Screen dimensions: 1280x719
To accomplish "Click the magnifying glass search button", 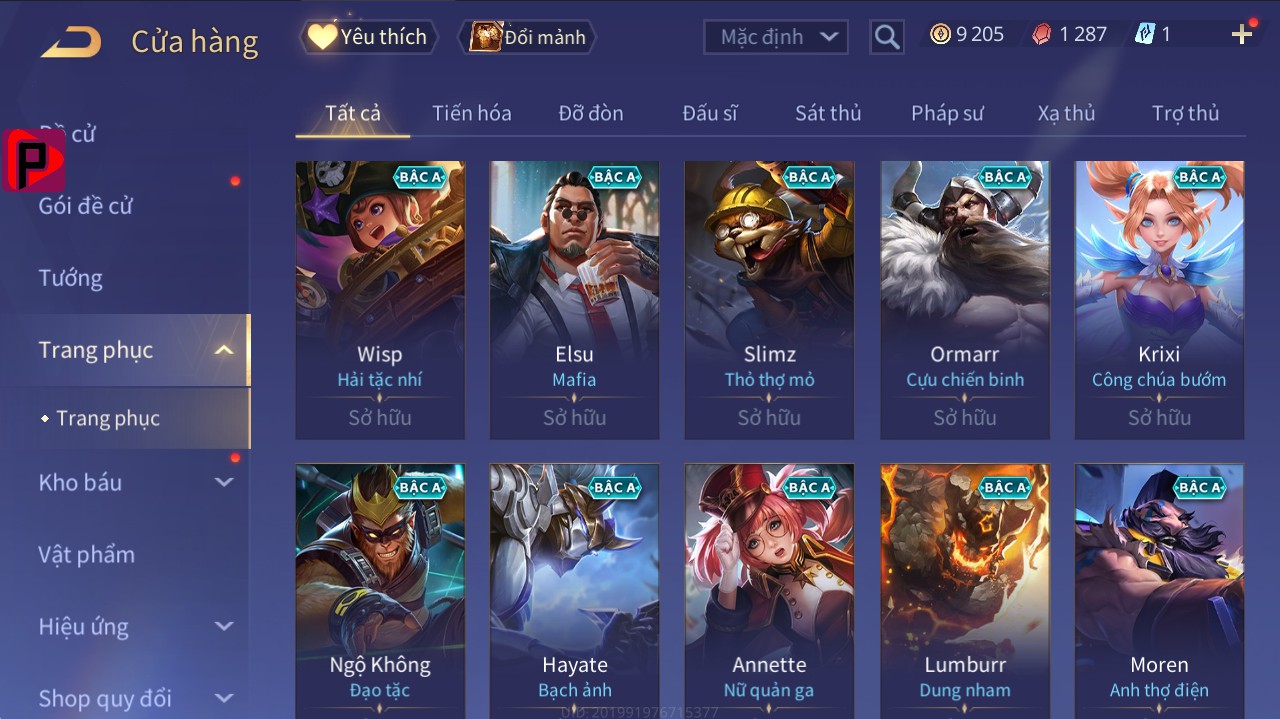I will coord(886,37).
